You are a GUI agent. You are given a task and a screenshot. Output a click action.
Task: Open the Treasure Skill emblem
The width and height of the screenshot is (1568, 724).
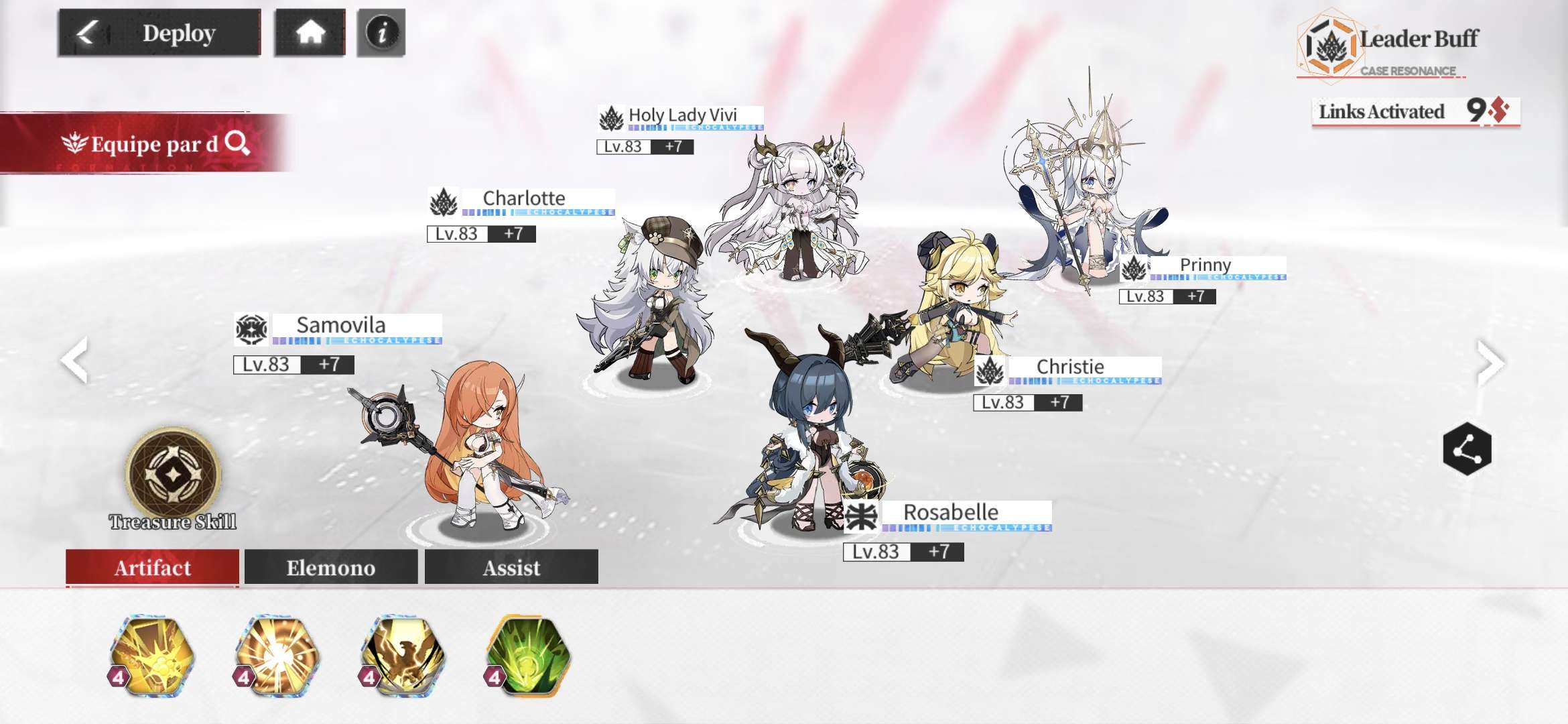point(173,475)
